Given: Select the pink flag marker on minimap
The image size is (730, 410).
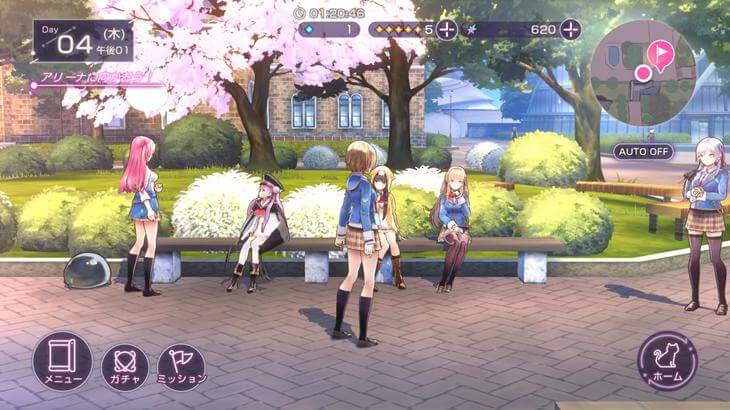Looking at the screenshot, I should pos(659,53).
